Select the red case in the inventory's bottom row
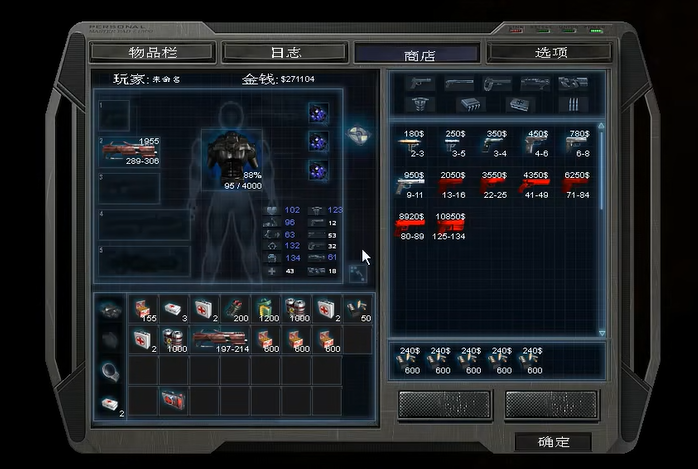The width and height of the screenshot is (698, 469). (x=173, y=399)
